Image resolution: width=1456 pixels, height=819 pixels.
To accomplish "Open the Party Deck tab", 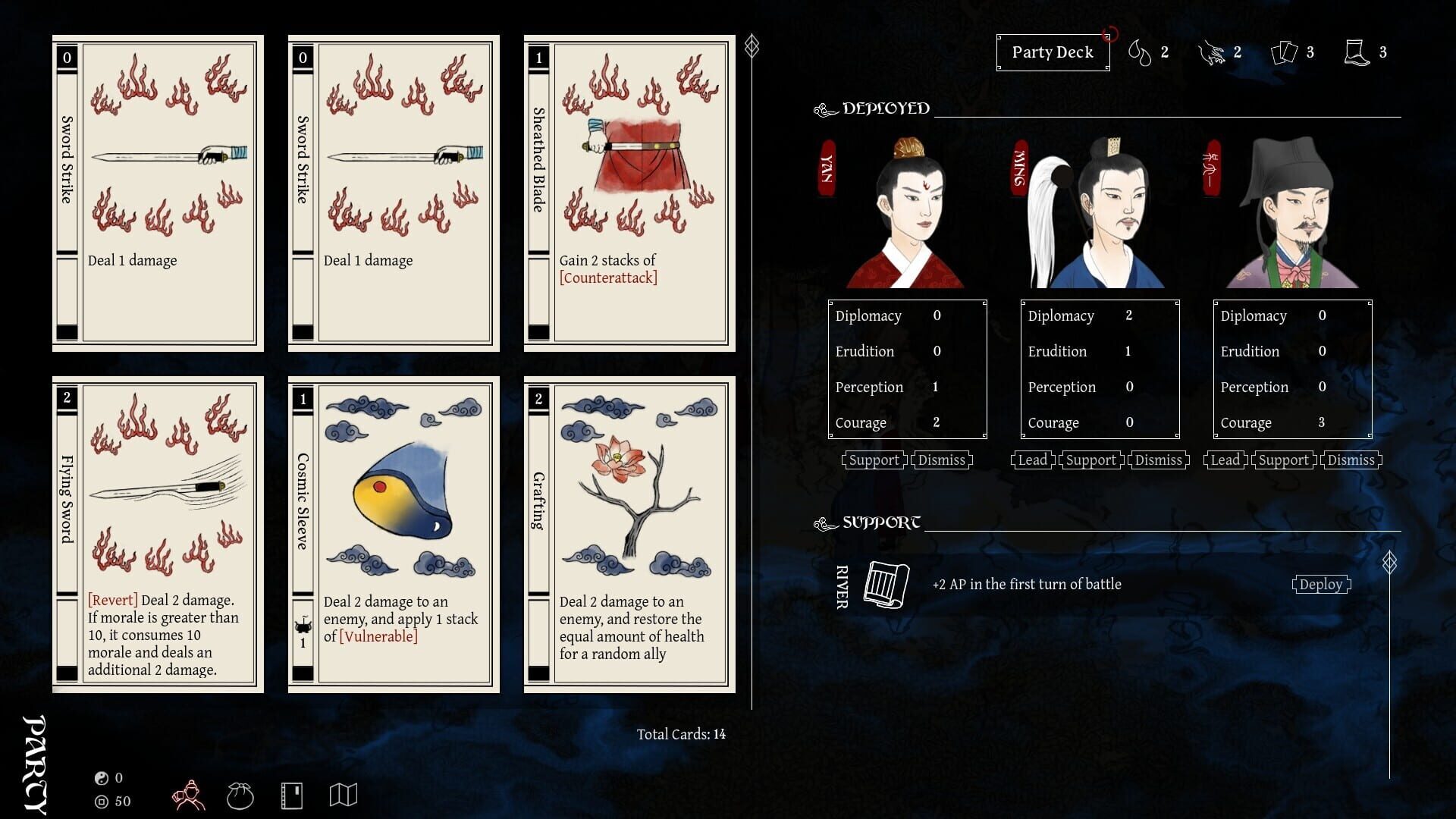I will coord(1053,52).
